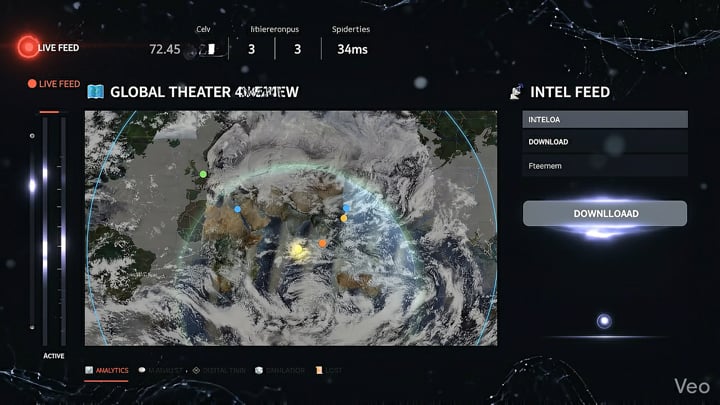Screen dimensions: 720x405
Task: Select the Fteemem list entry
Action: coord(604,166)
